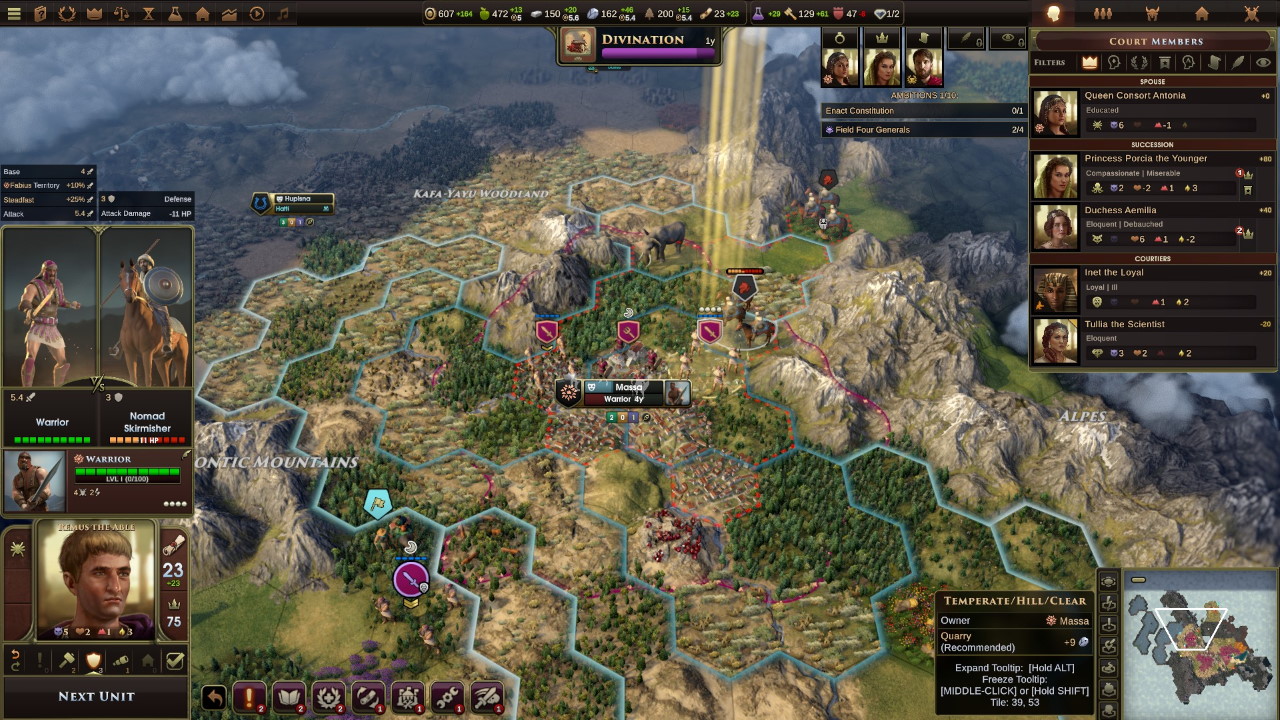Open the Divination research panel
The height and width of the screenshot is (720, 1280).
[640, 46]
